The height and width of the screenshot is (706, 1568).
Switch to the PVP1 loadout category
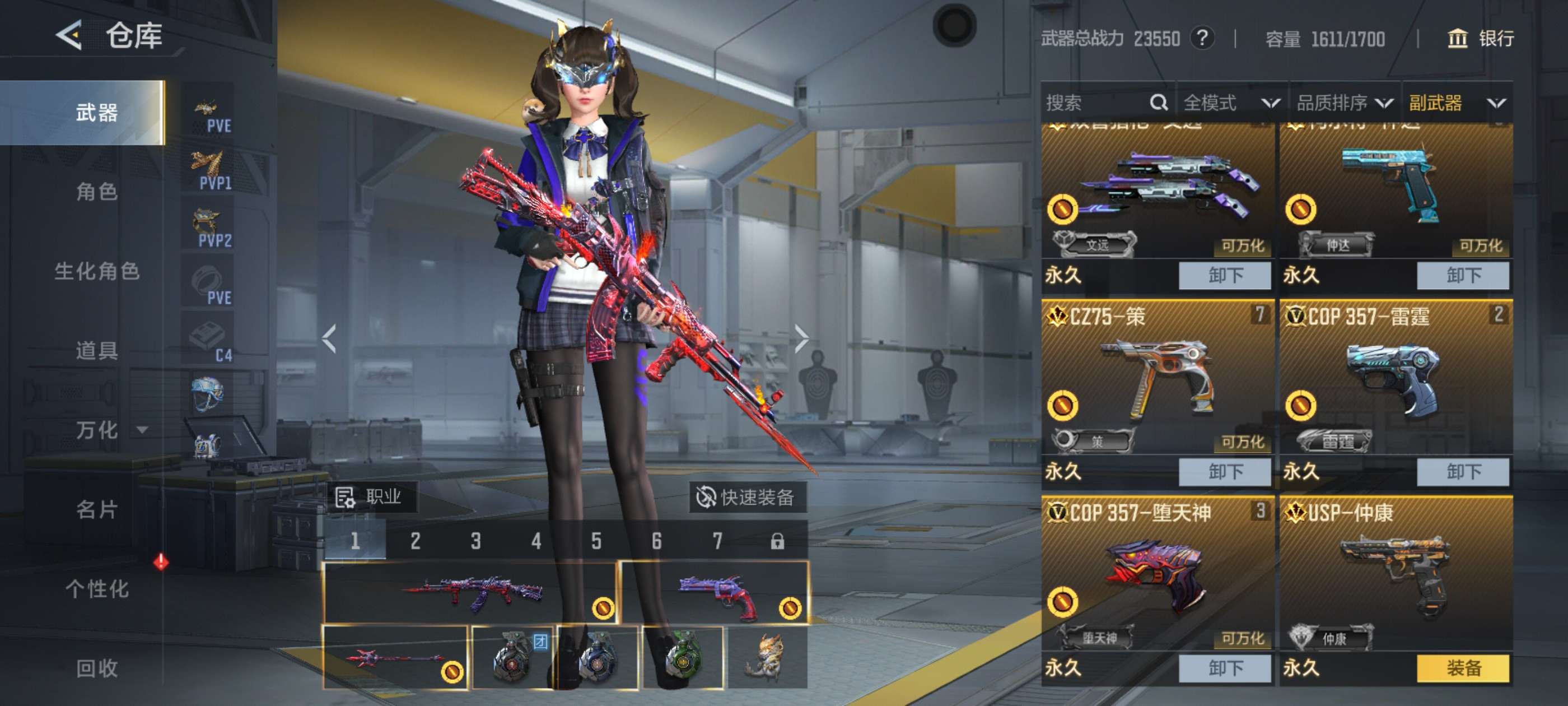click(209, 170)
